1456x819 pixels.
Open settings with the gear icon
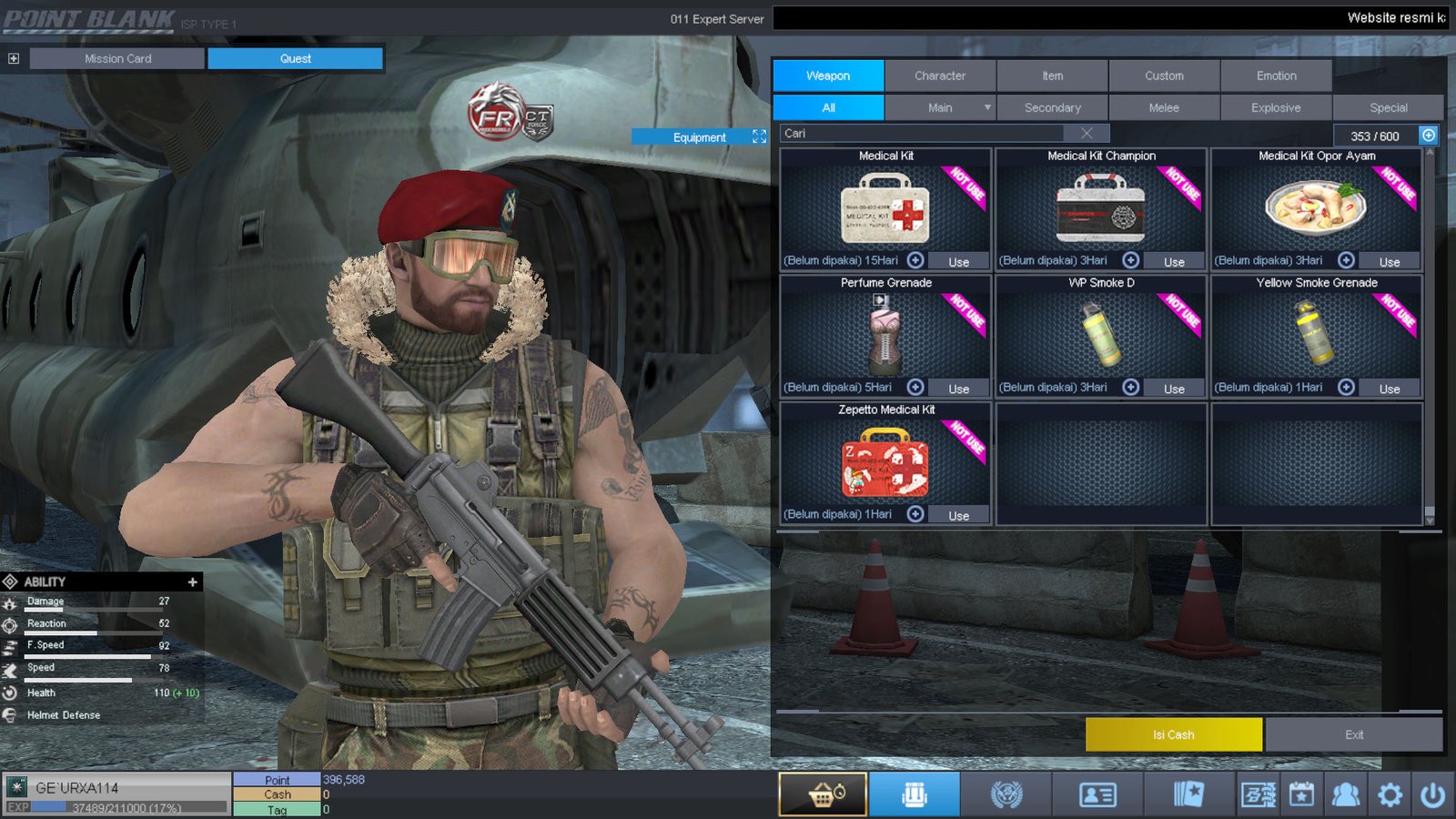click(x=1390, y=795)
